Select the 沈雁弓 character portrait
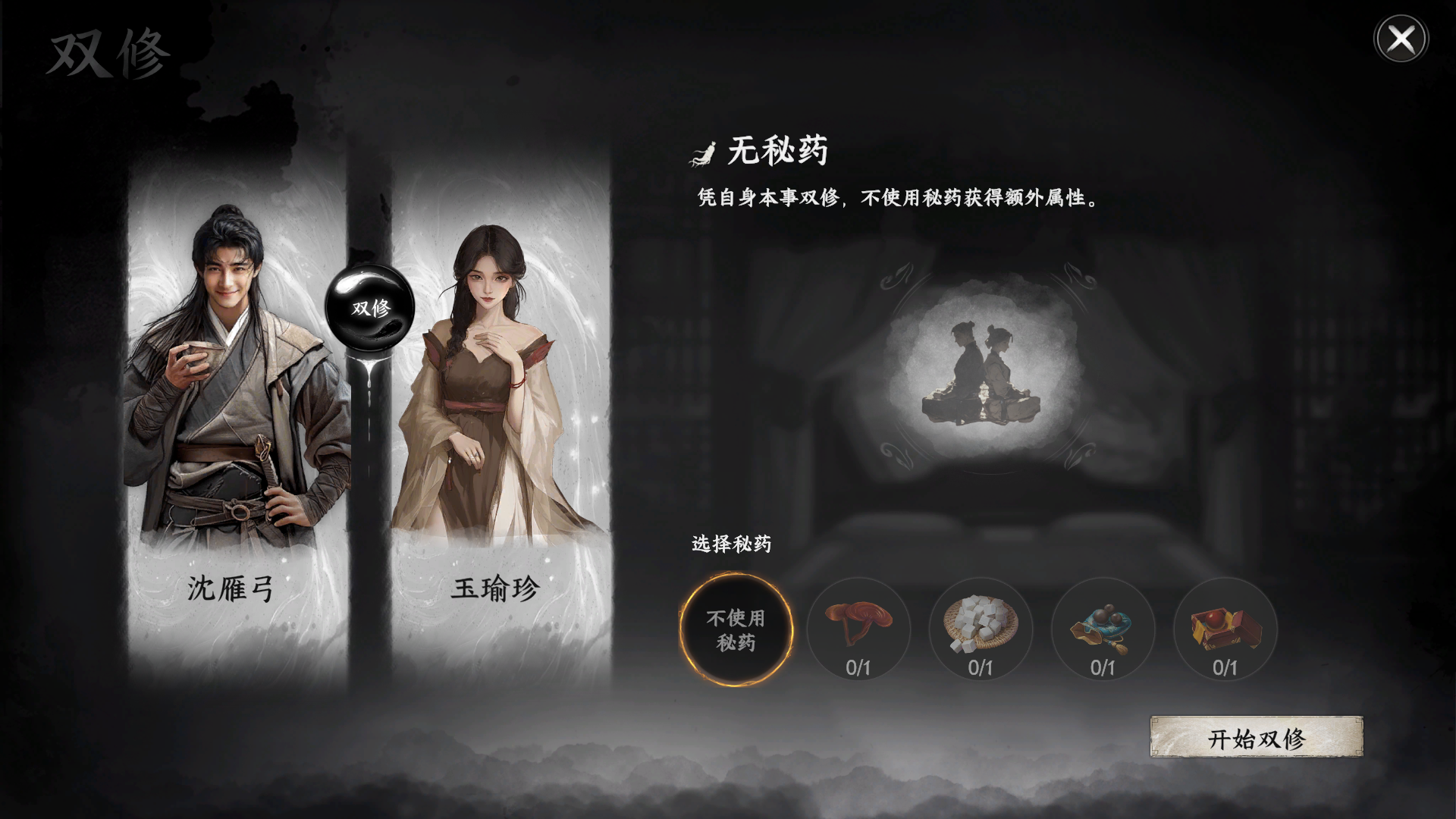This screenshot has width=1456, height=819. 227,379
